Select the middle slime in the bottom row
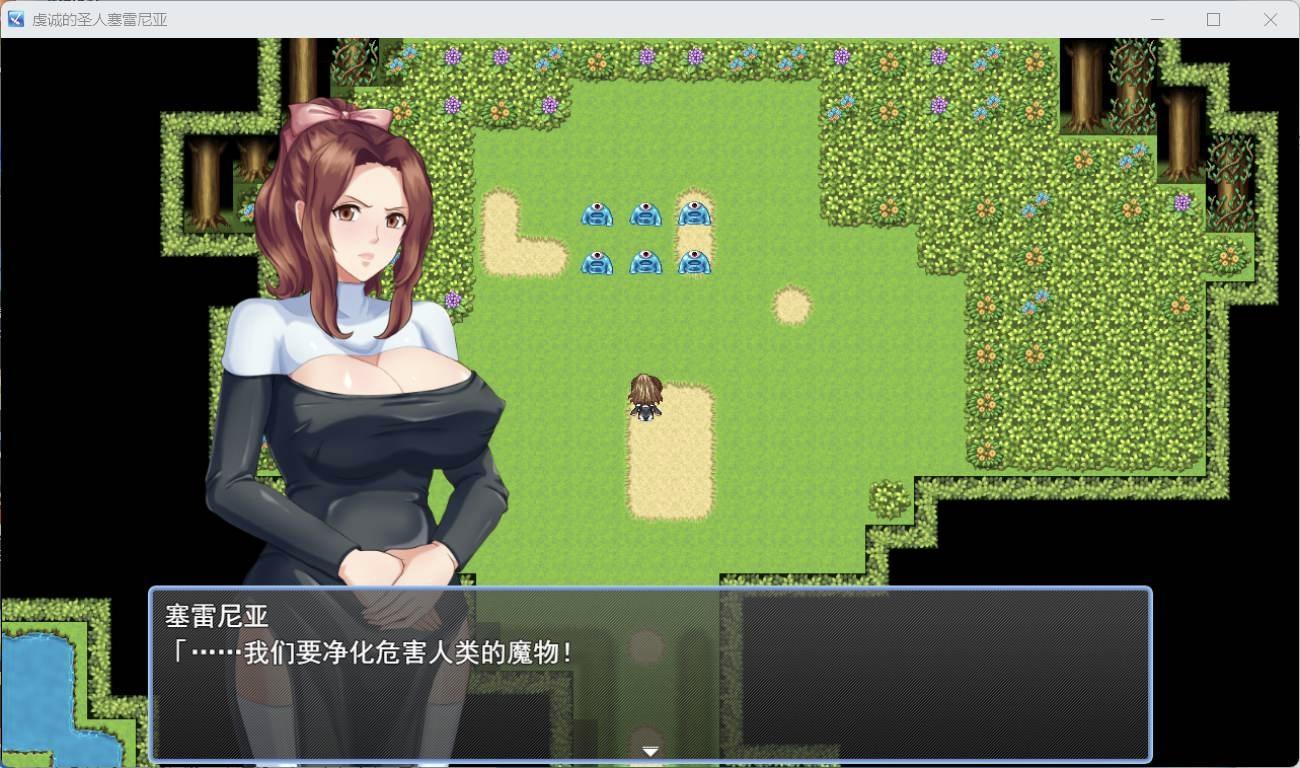This screenshot has height=768, width=1300. [x=646, y=261]
